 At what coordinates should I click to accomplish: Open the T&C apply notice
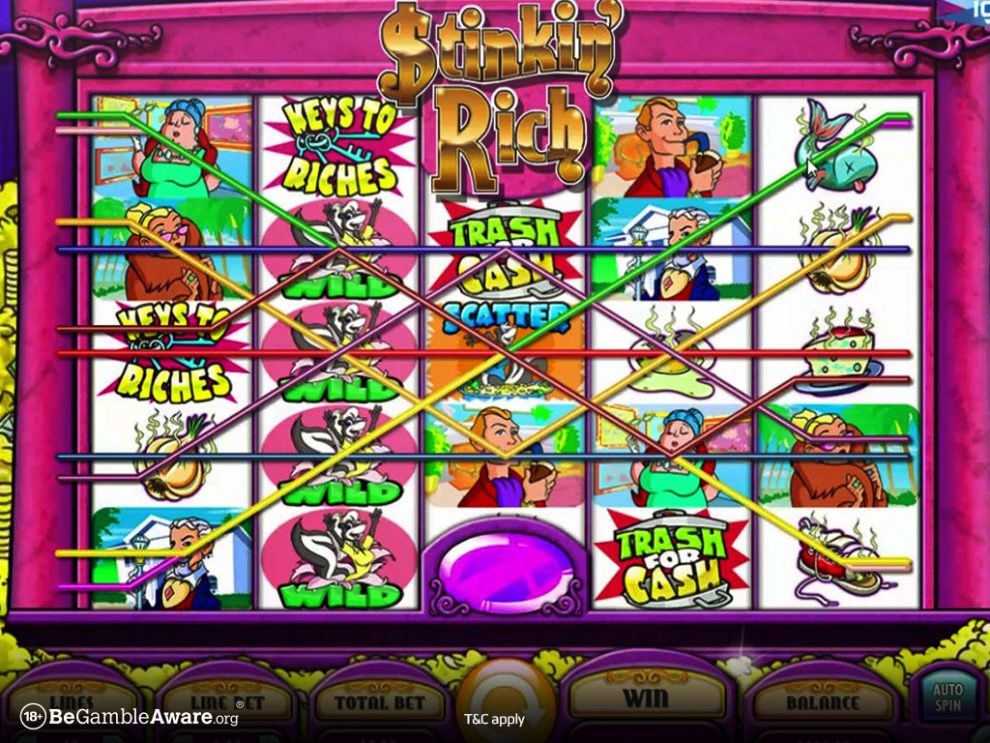(494, 719)
